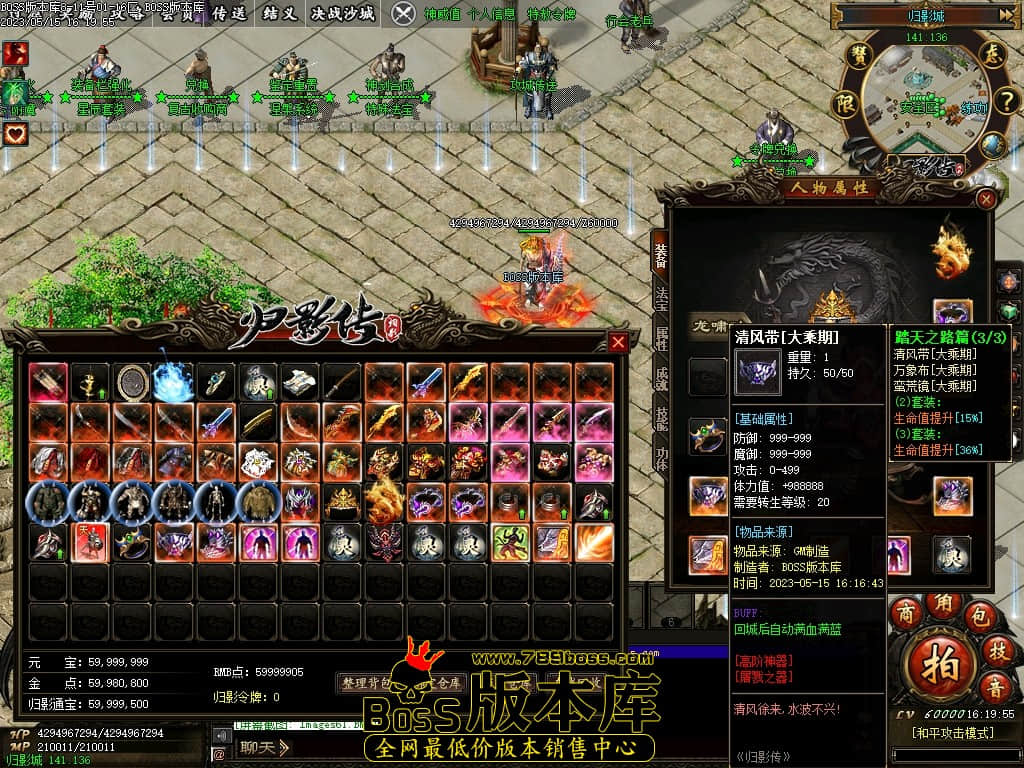1024x768 pixels.
Task: Switch to the 法宝 tab
Action: (x=661, y=297)
